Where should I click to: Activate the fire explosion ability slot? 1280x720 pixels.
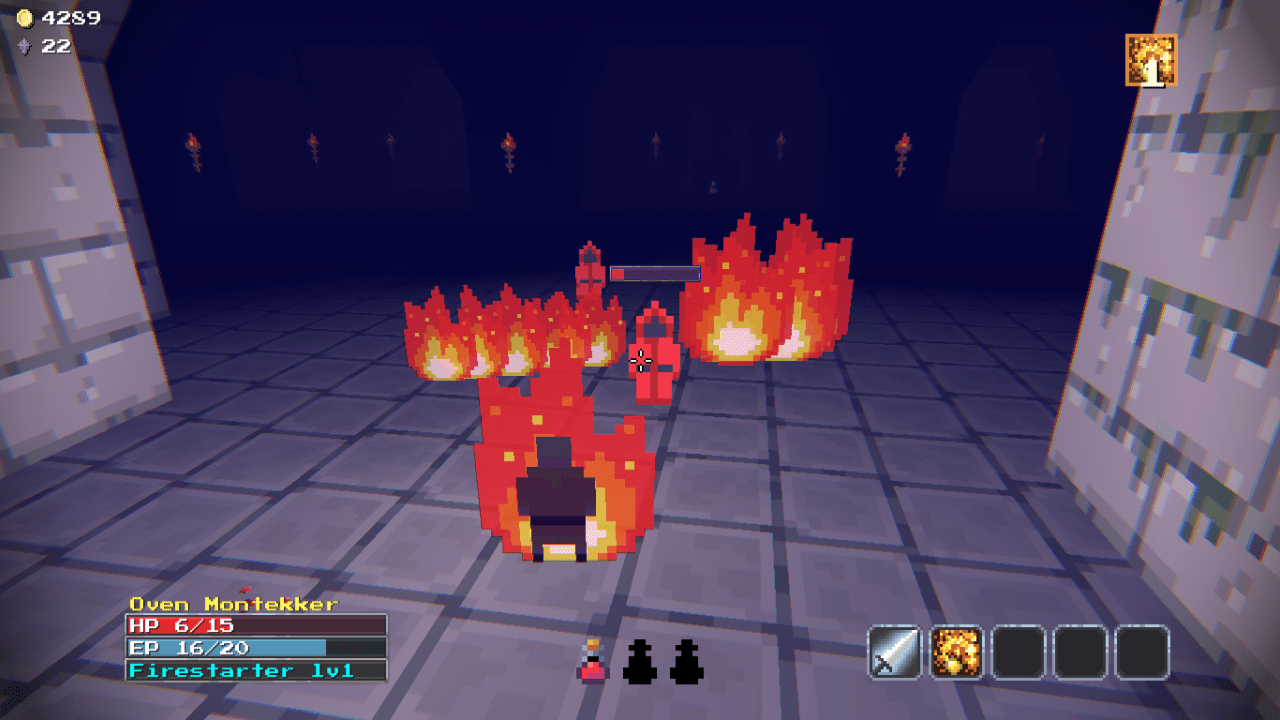(x=957, y=653)
